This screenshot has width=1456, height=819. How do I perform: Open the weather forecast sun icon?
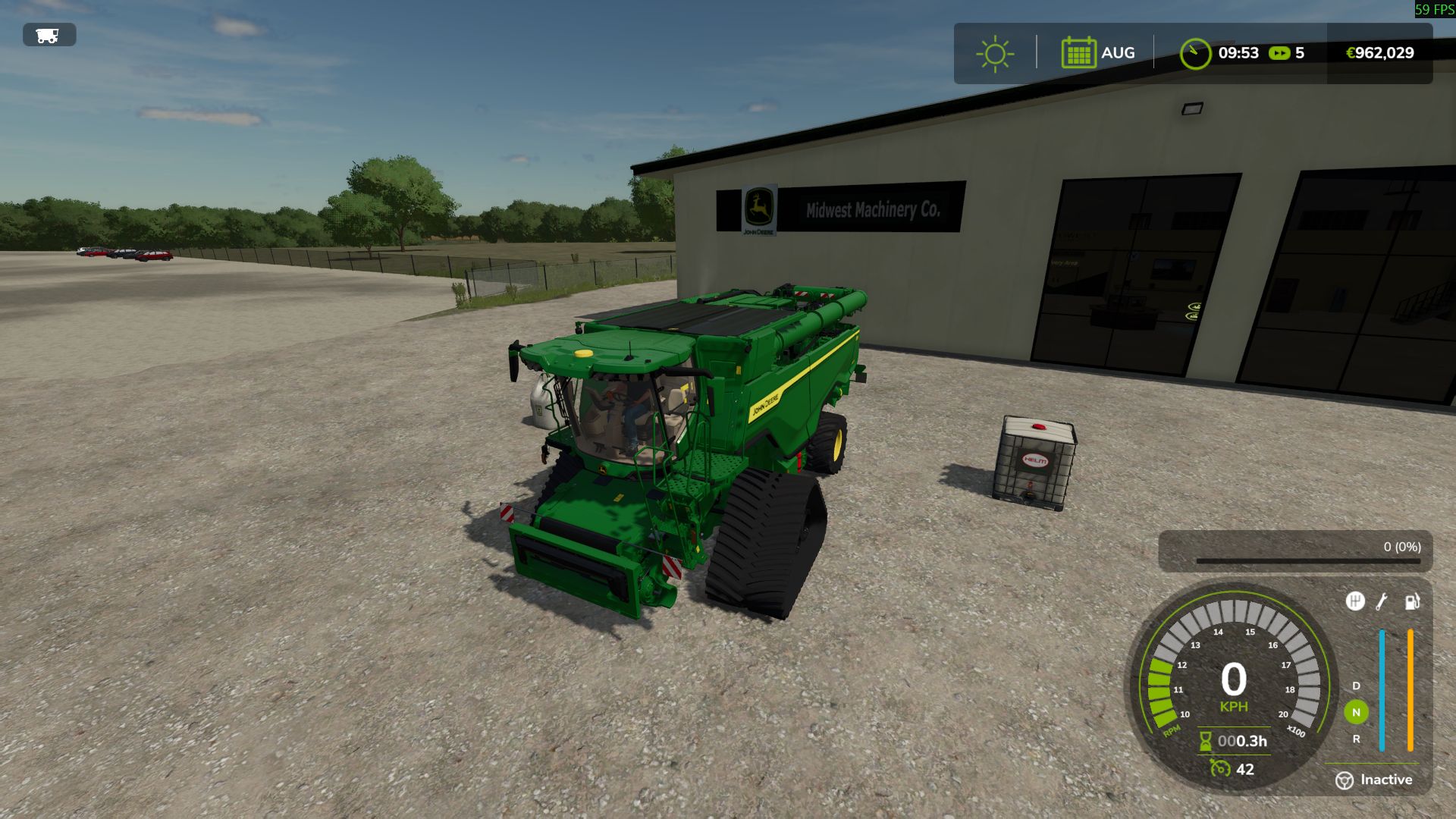[x=994, y=52]
